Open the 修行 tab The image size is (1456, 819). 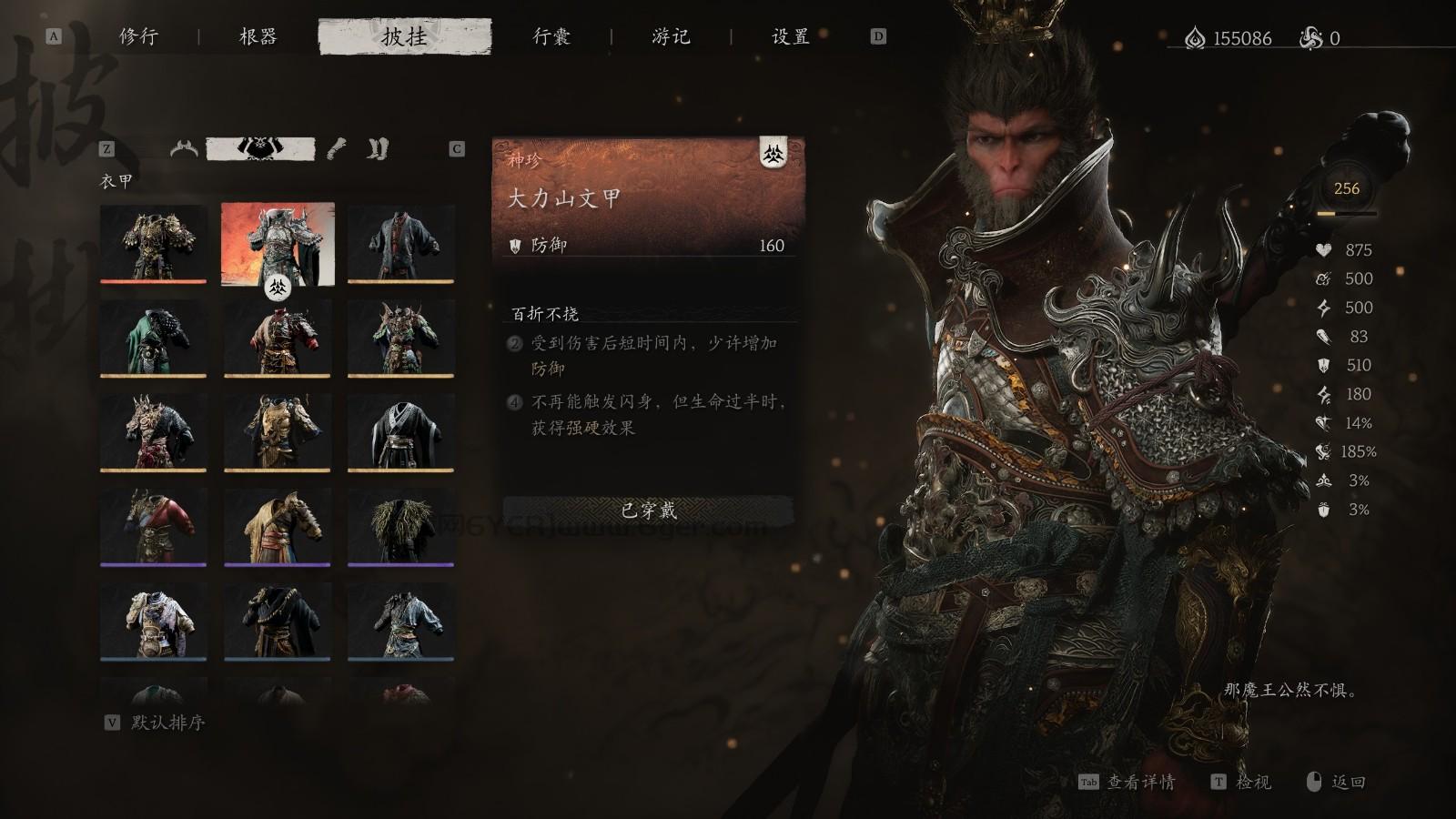(x=138, y=36)
